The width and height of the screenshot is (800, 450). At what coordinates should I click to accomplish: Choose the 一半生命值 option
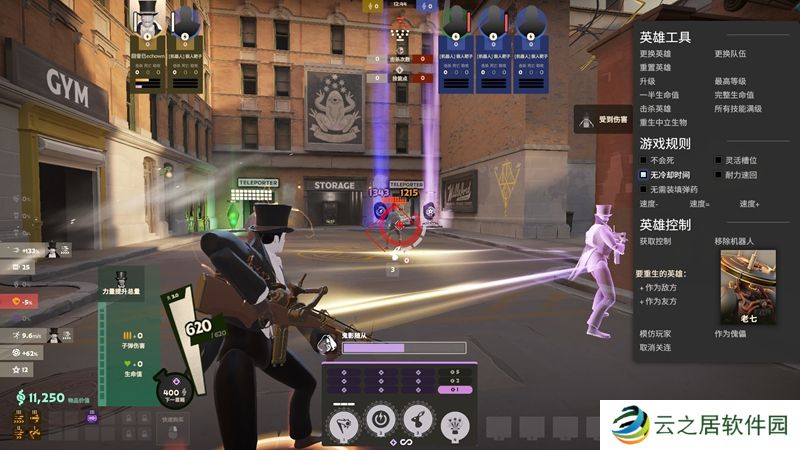(659, 95)
